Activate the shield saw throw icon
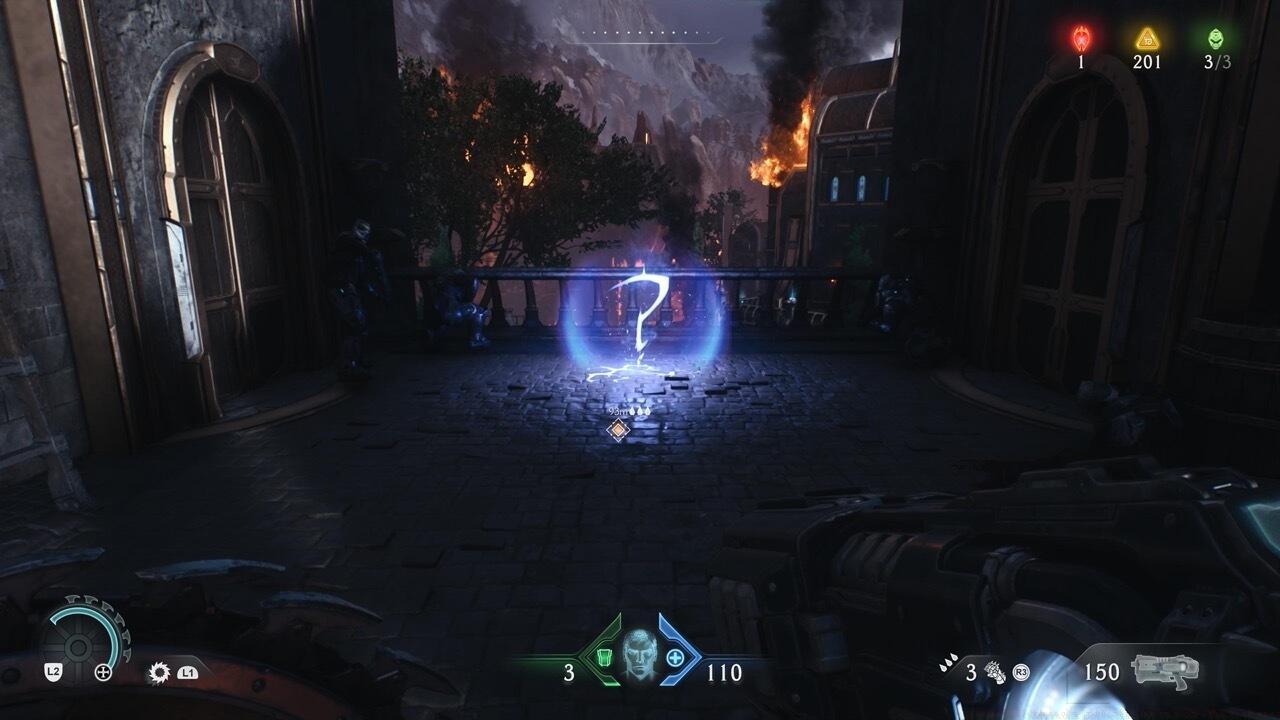 (x=158, y=672)
